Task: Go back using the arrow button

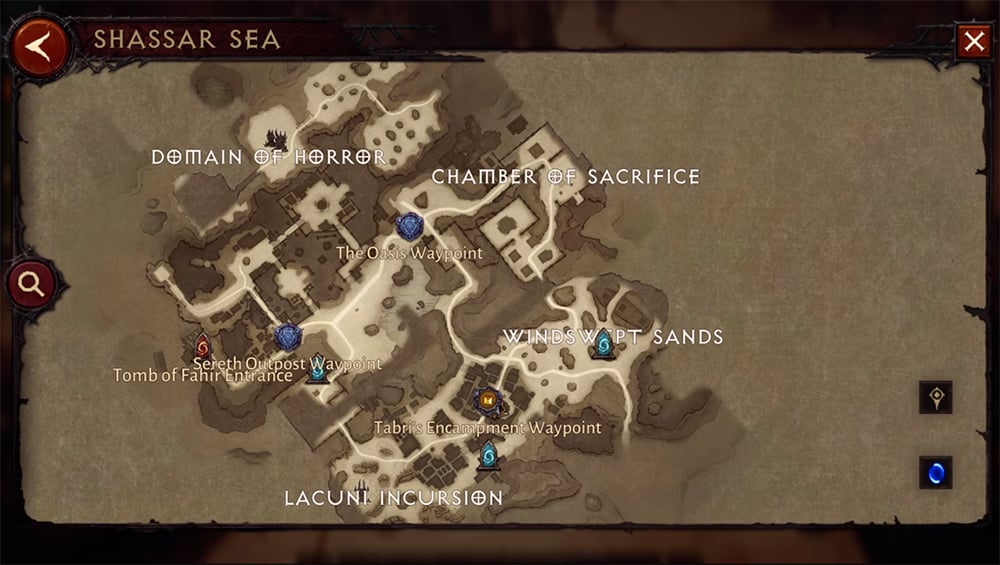Action: [x=40, y=45]
